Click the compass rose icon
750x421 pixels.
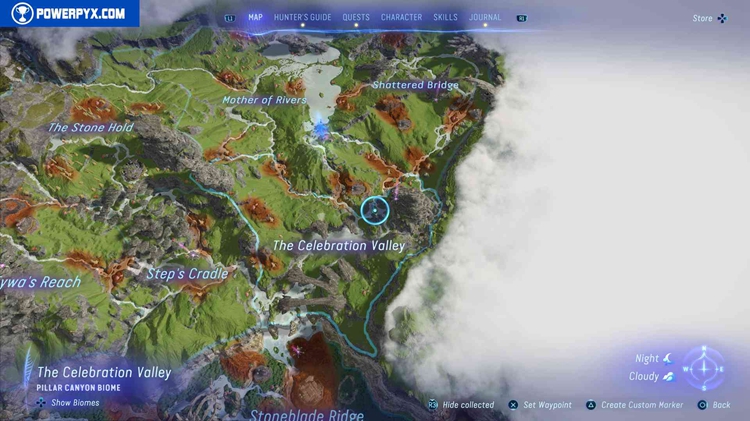point(705,369)
